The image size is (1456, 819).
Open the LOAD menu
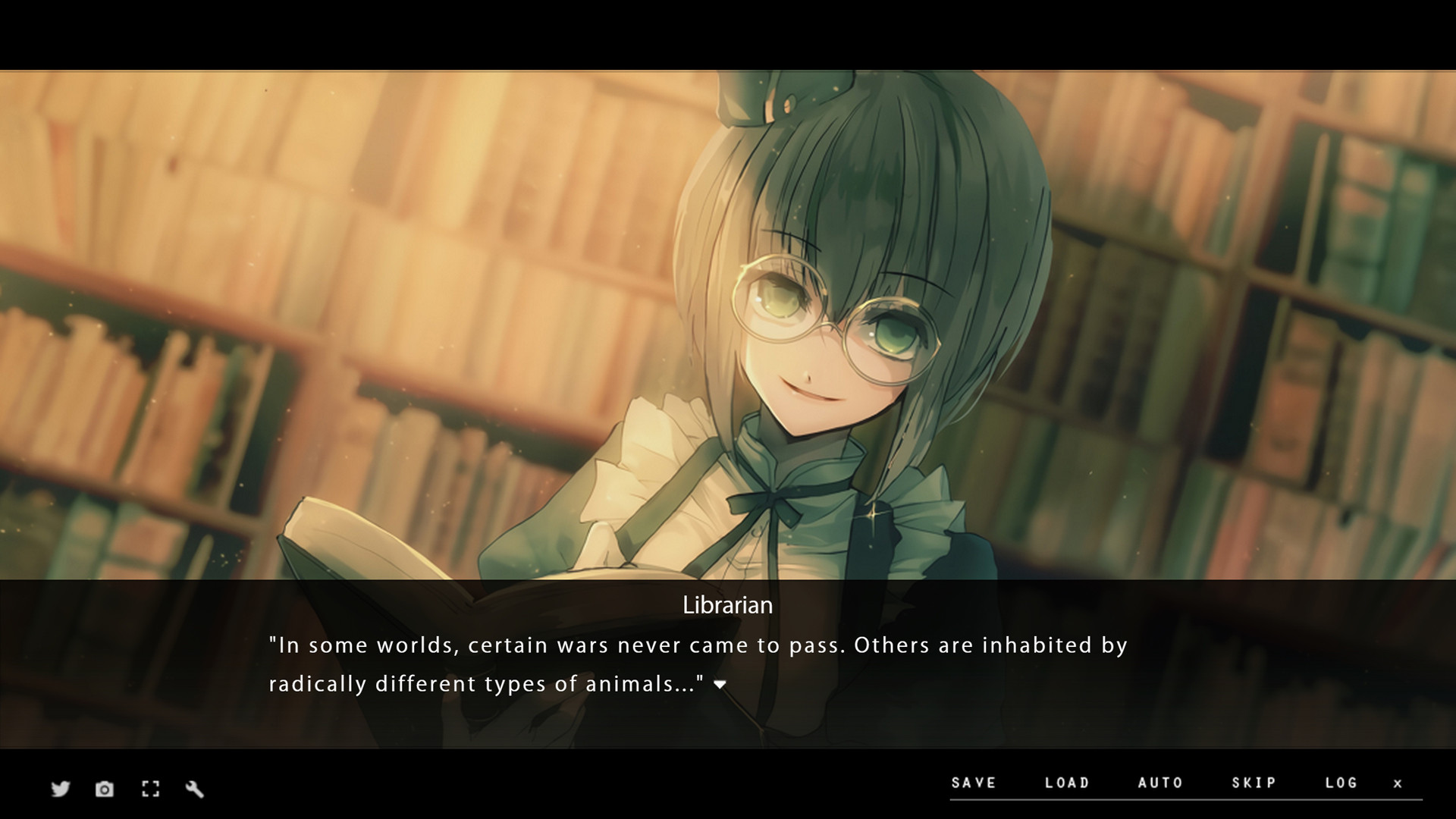click(x=1067, y=783)
